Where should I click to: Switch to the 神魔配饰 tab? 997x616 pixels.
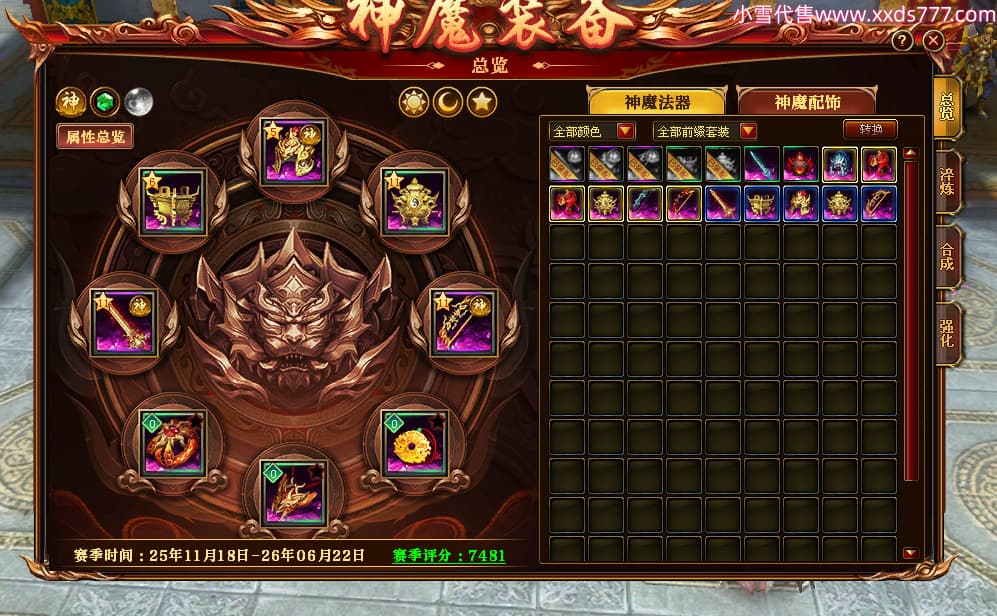[x=806, y=102]
